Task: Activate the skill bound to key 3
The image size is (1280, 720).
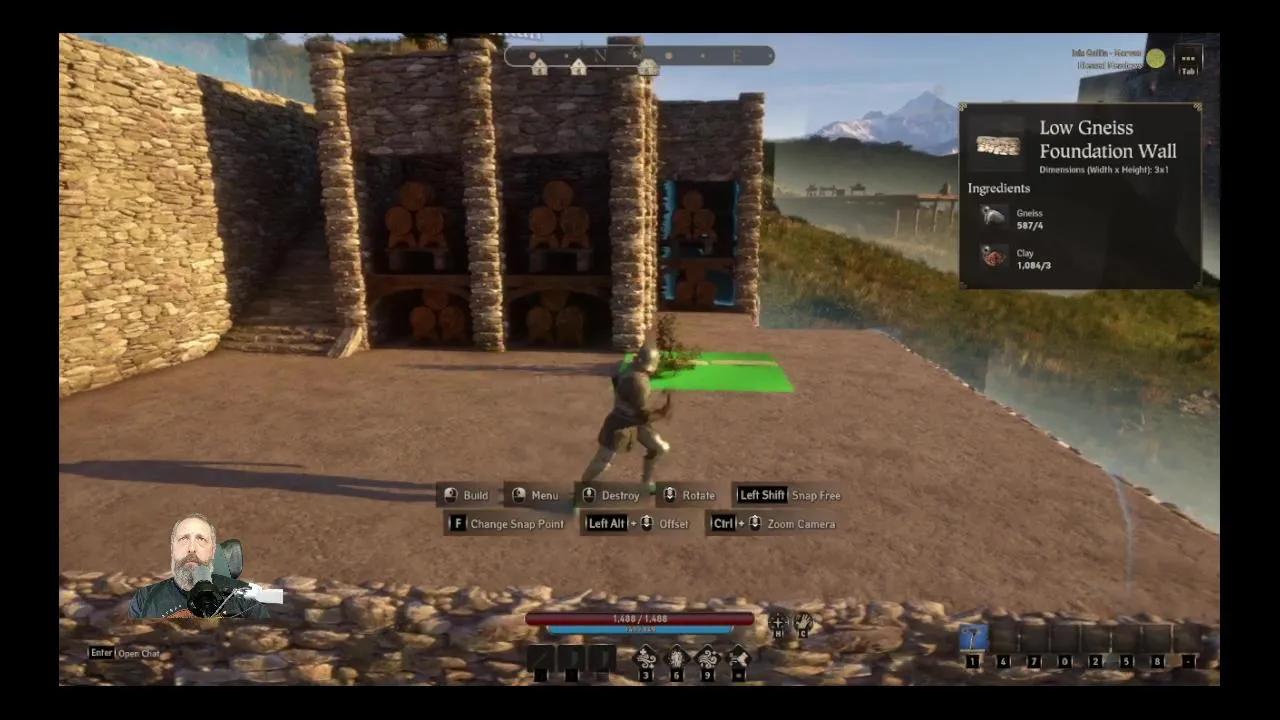Action: [645, 657]
